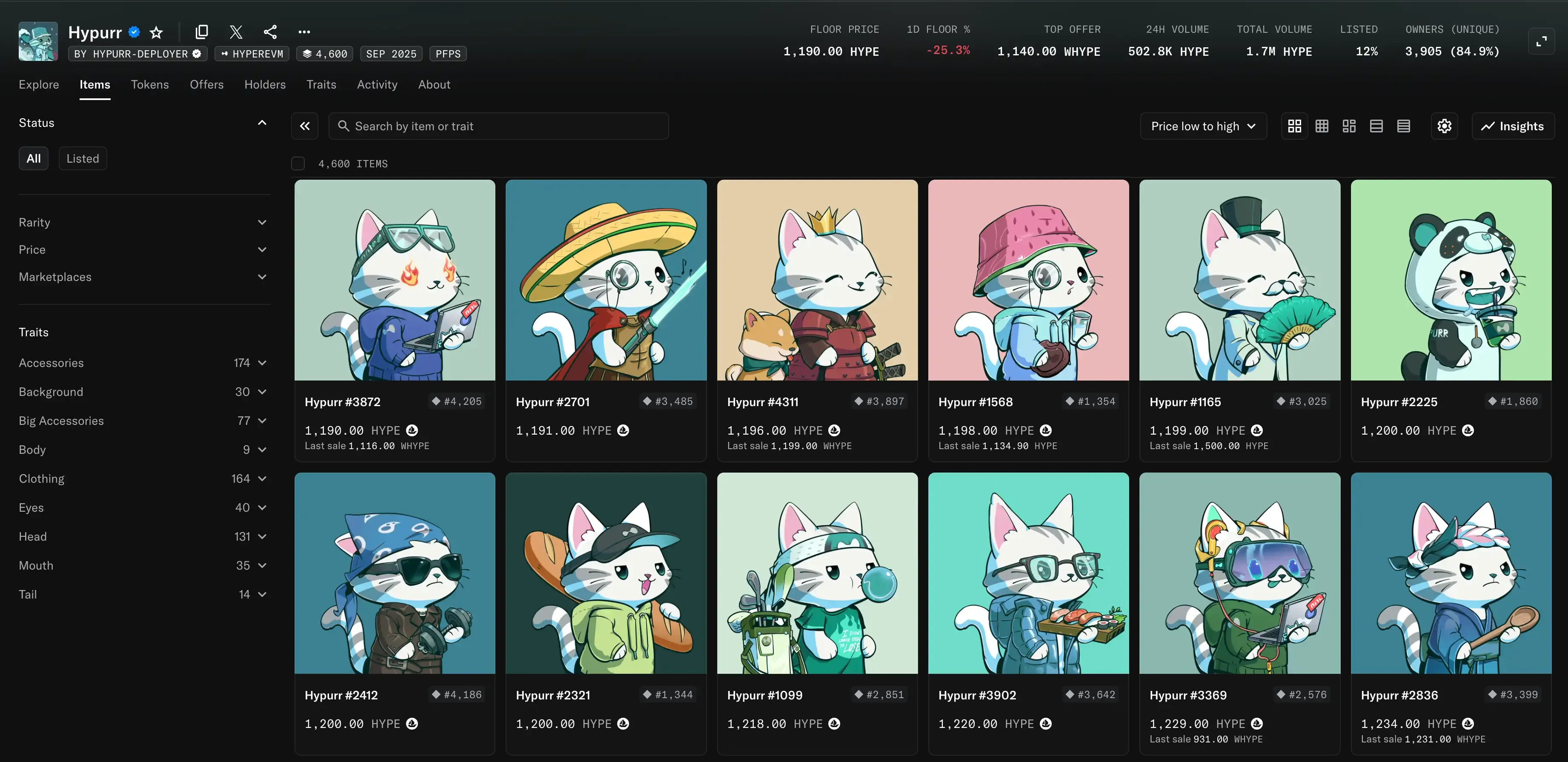
Task: Share the Hypurr collection
Action: click(270, 32)
